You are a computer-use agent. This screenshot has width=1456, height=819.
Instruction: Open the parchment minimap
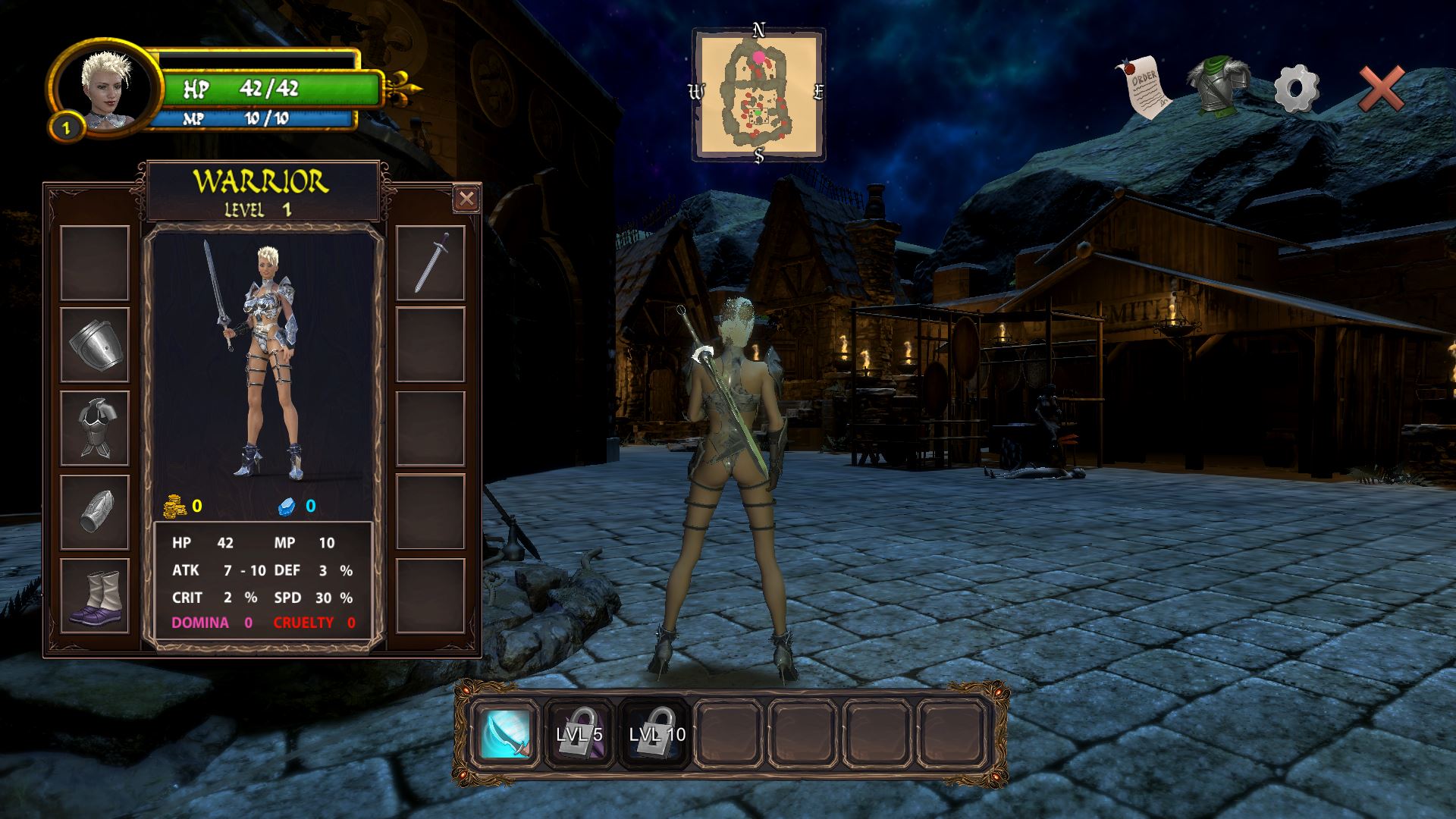click(x=759, y=94)
